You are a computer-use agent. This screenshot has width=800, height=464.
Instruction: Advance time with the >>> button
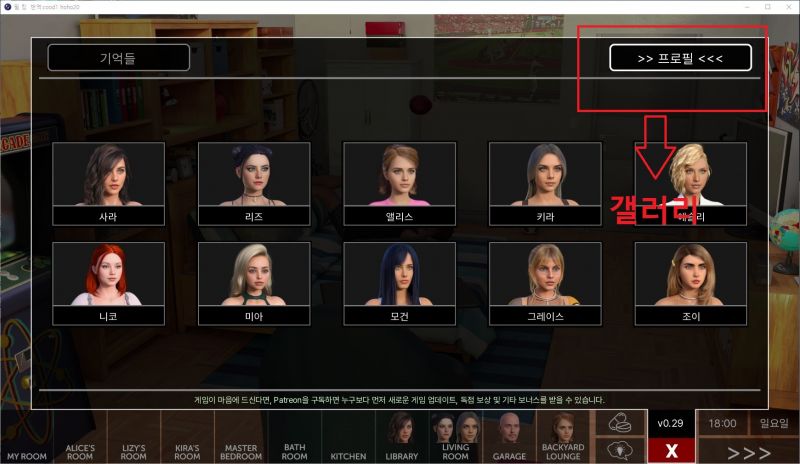point(749,450)
